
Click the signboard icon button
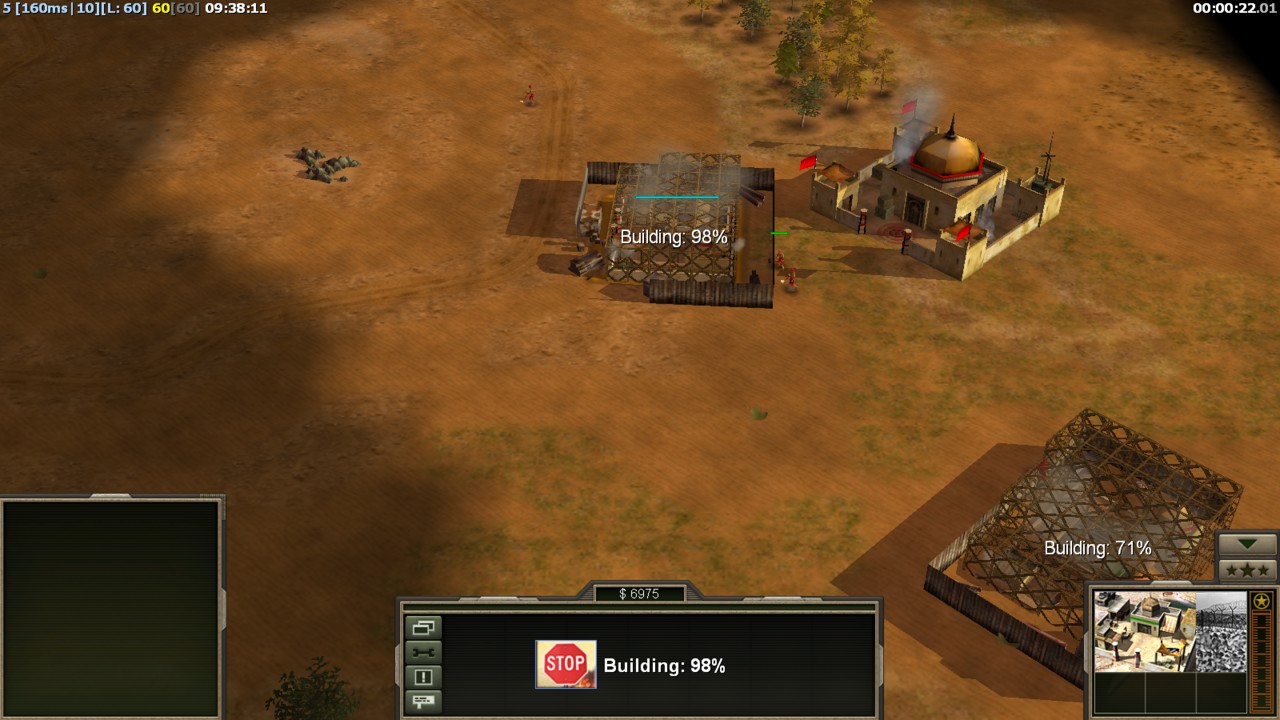[x=424, y=701]
